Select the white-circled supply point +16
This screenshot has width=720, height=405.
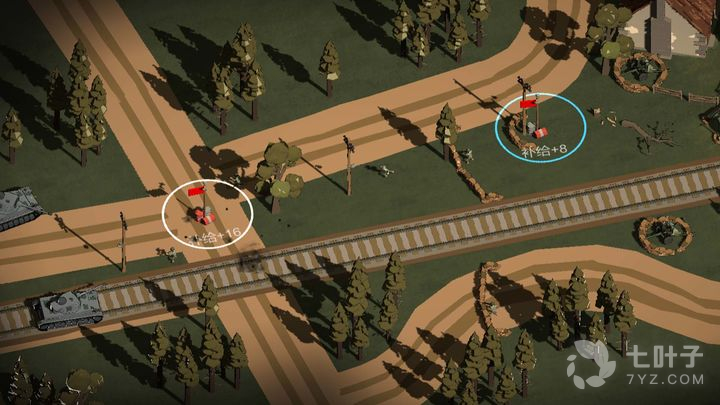[208, 213]
